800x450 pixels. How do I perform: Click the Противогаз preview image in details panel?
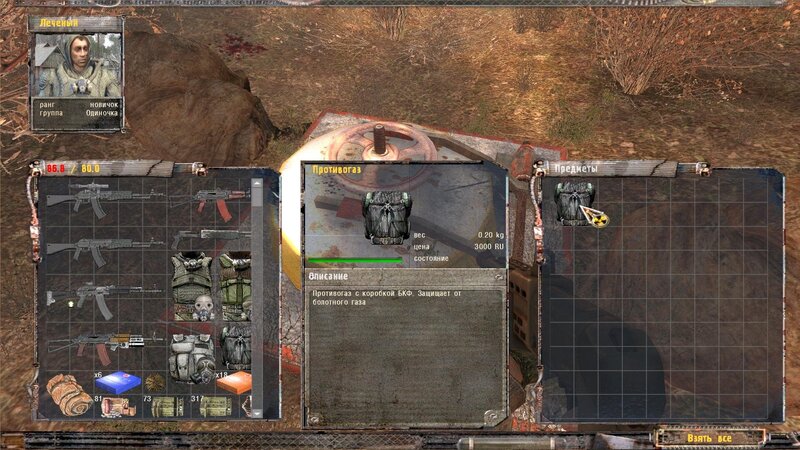381,217
